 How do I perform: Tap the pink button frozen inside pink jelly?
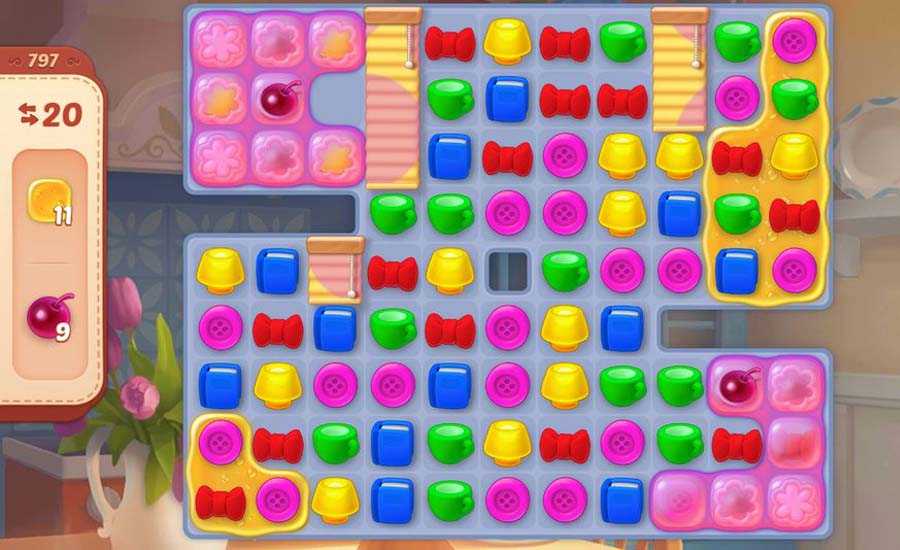680,497
